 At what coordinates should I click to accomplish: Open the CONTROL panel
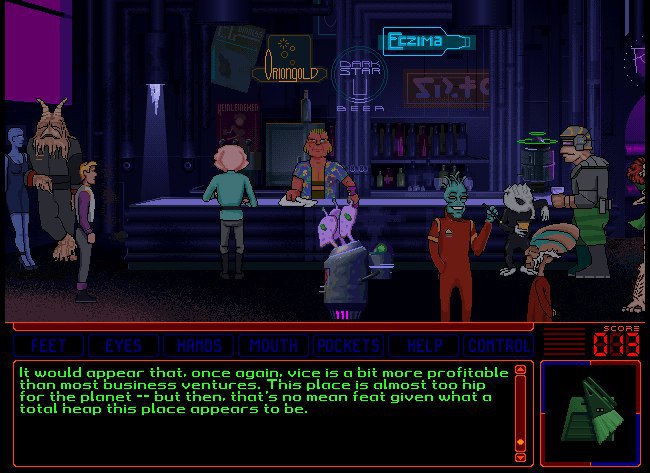click(x=499, y=345)
